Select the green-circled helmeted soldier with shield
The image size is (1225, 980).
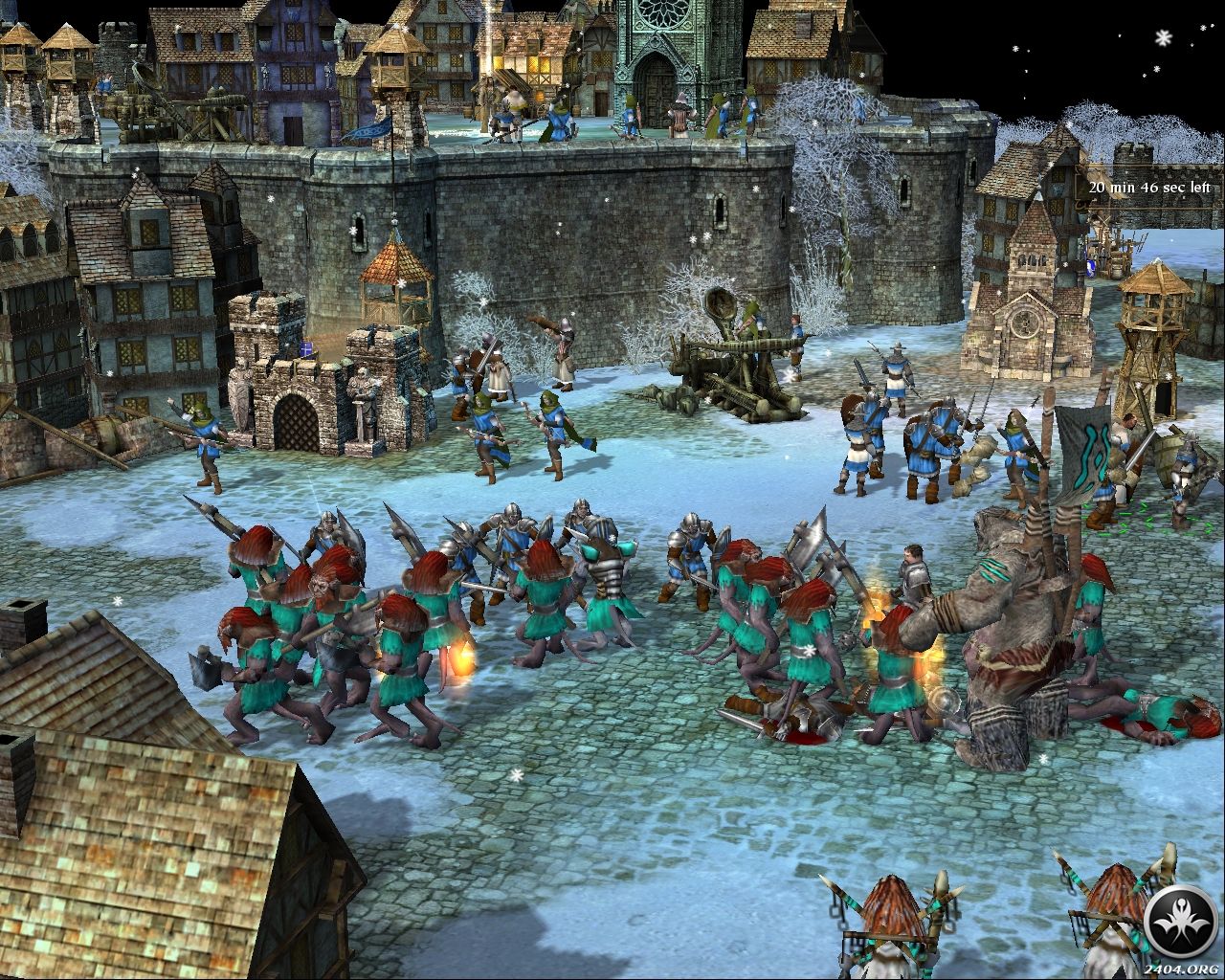(x=1183, y=475)
